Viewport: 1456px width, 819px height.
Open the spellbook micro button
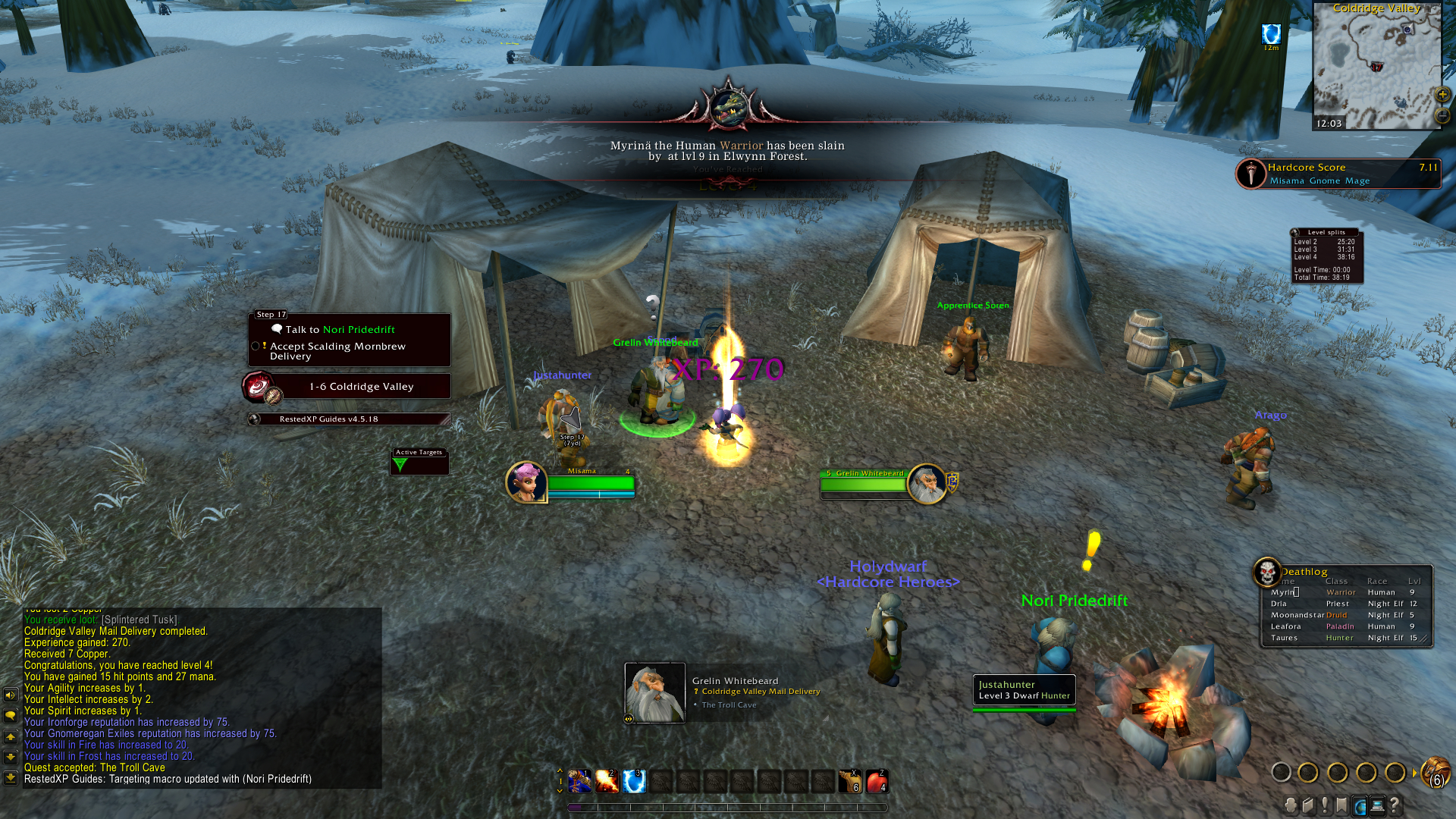(1308, 805)
